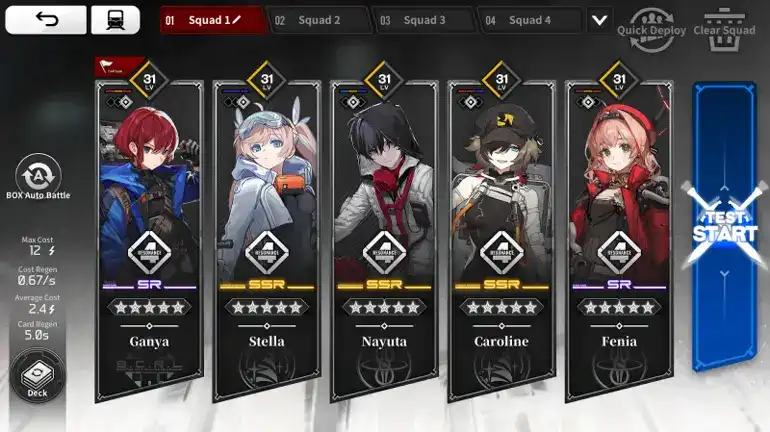770x432 pixels.
Task: Select the Ganya character card
Action: tap(149, 230)
